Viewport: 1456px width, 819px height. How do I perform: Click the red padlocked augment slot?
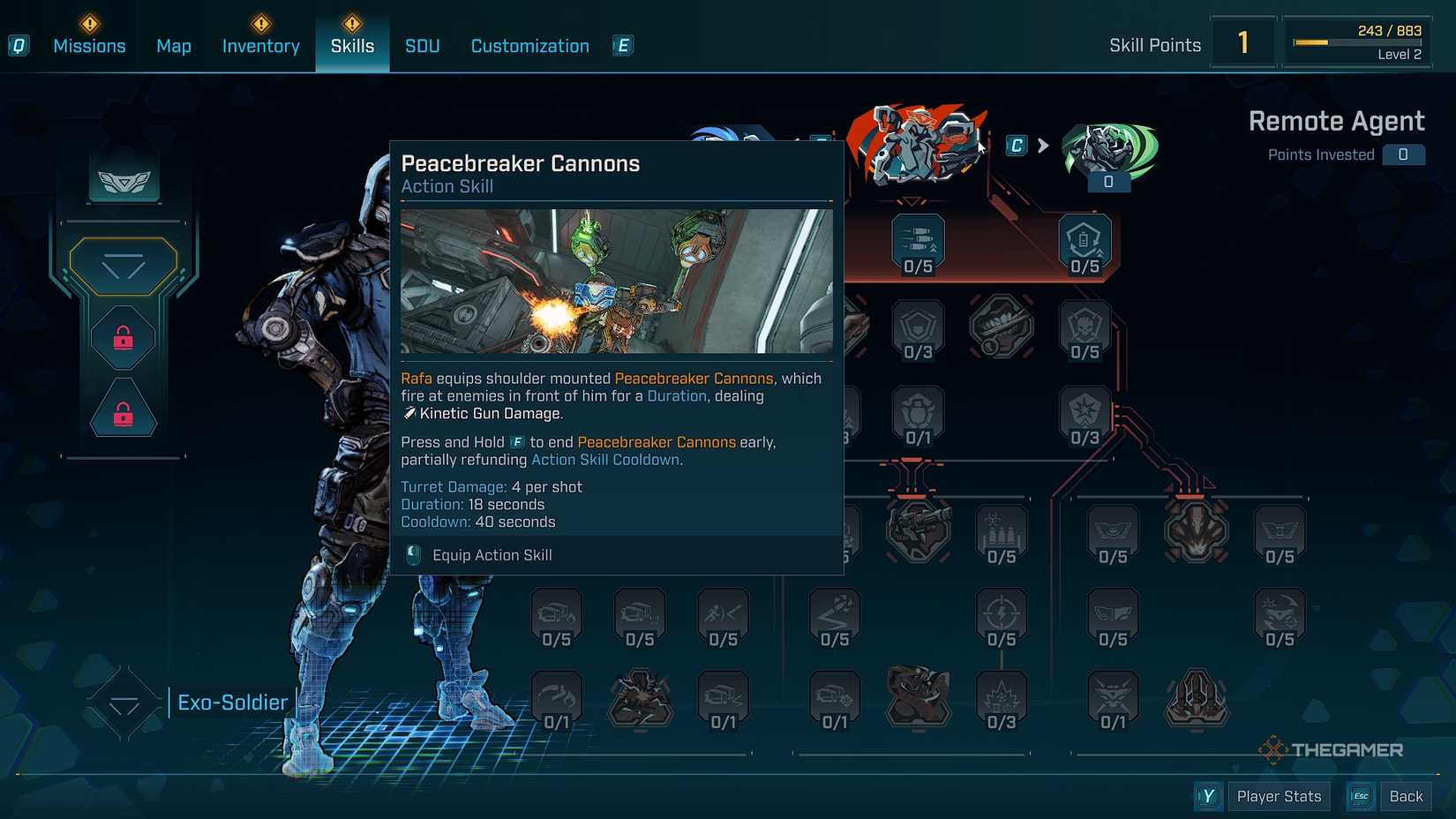click(x=122, y=337)
